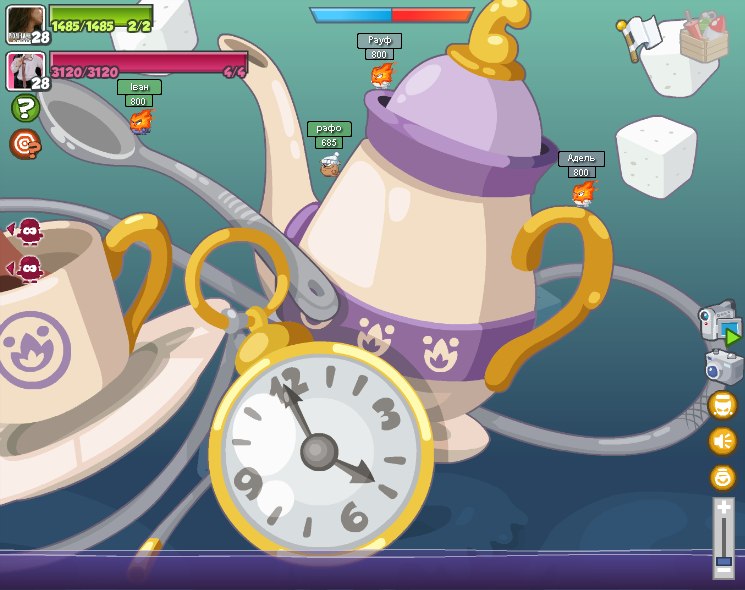Adjust the zoom slider handle
The width and height of the screenshot is (745, 590).
coord(723,564)
